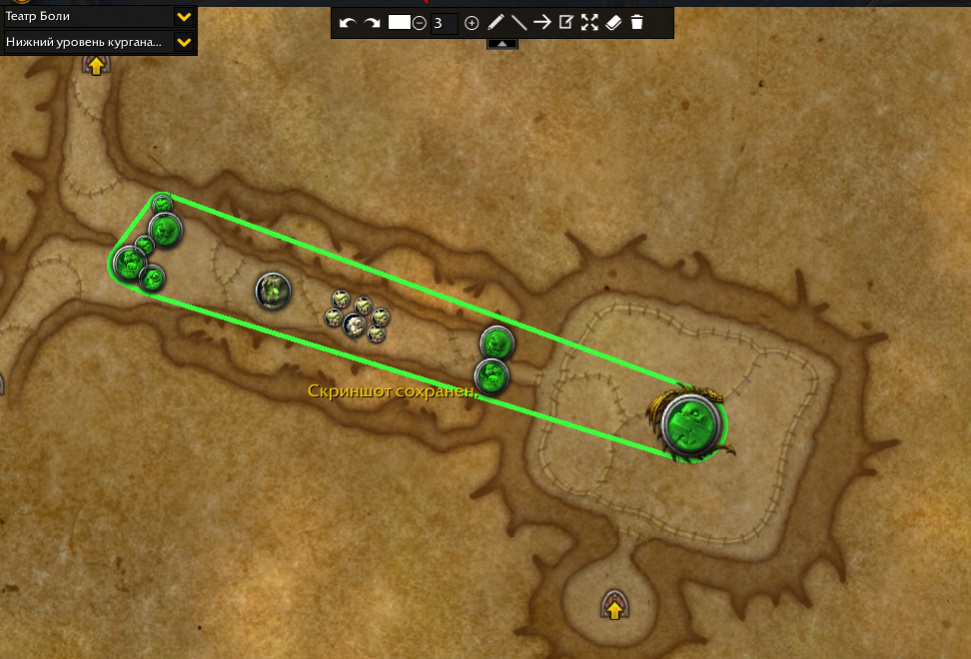Select the note tool with pencil-on-square icon

(566, 22)
